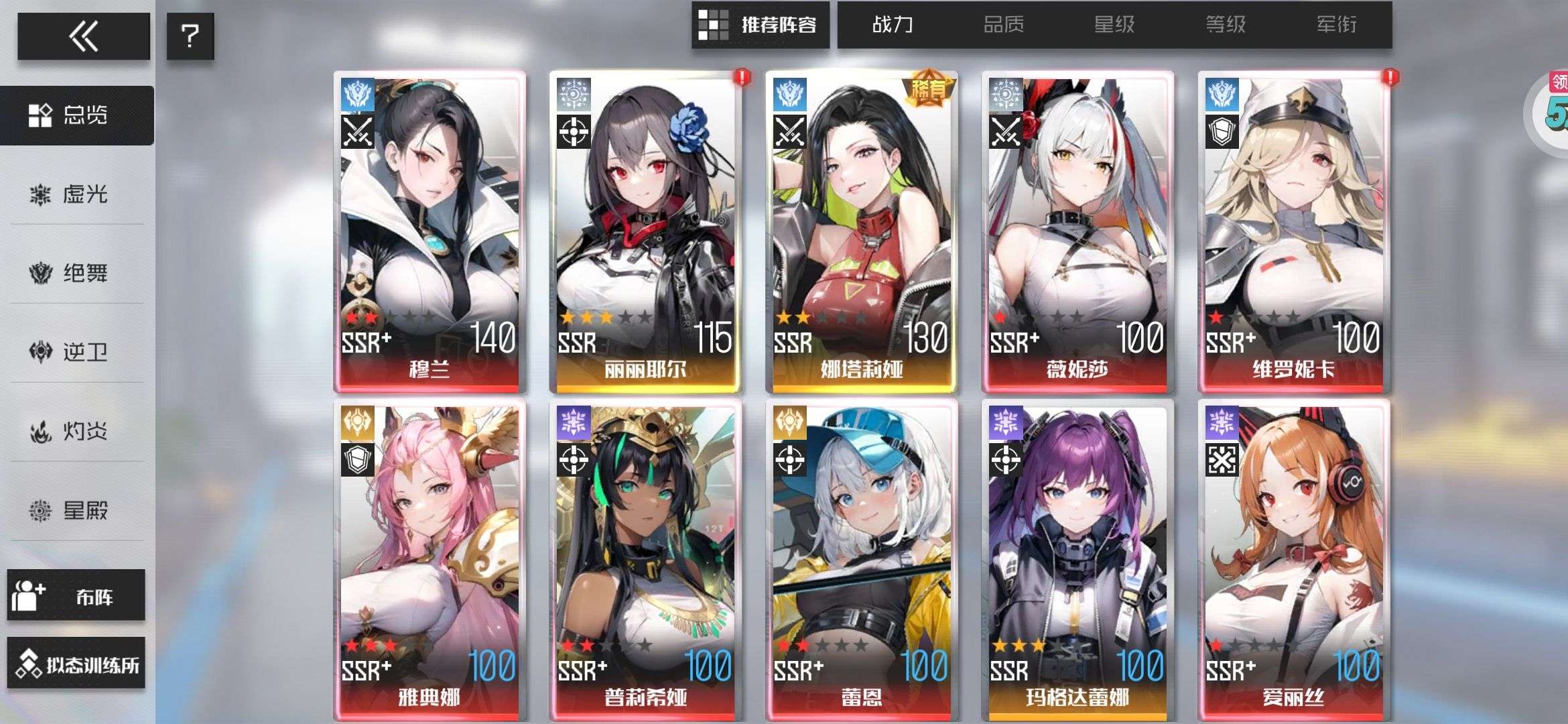The height and width of the screenshot is (724, 1568).
Task: View the 玛格达蕾娜 character card
Action: (1077, 560)
